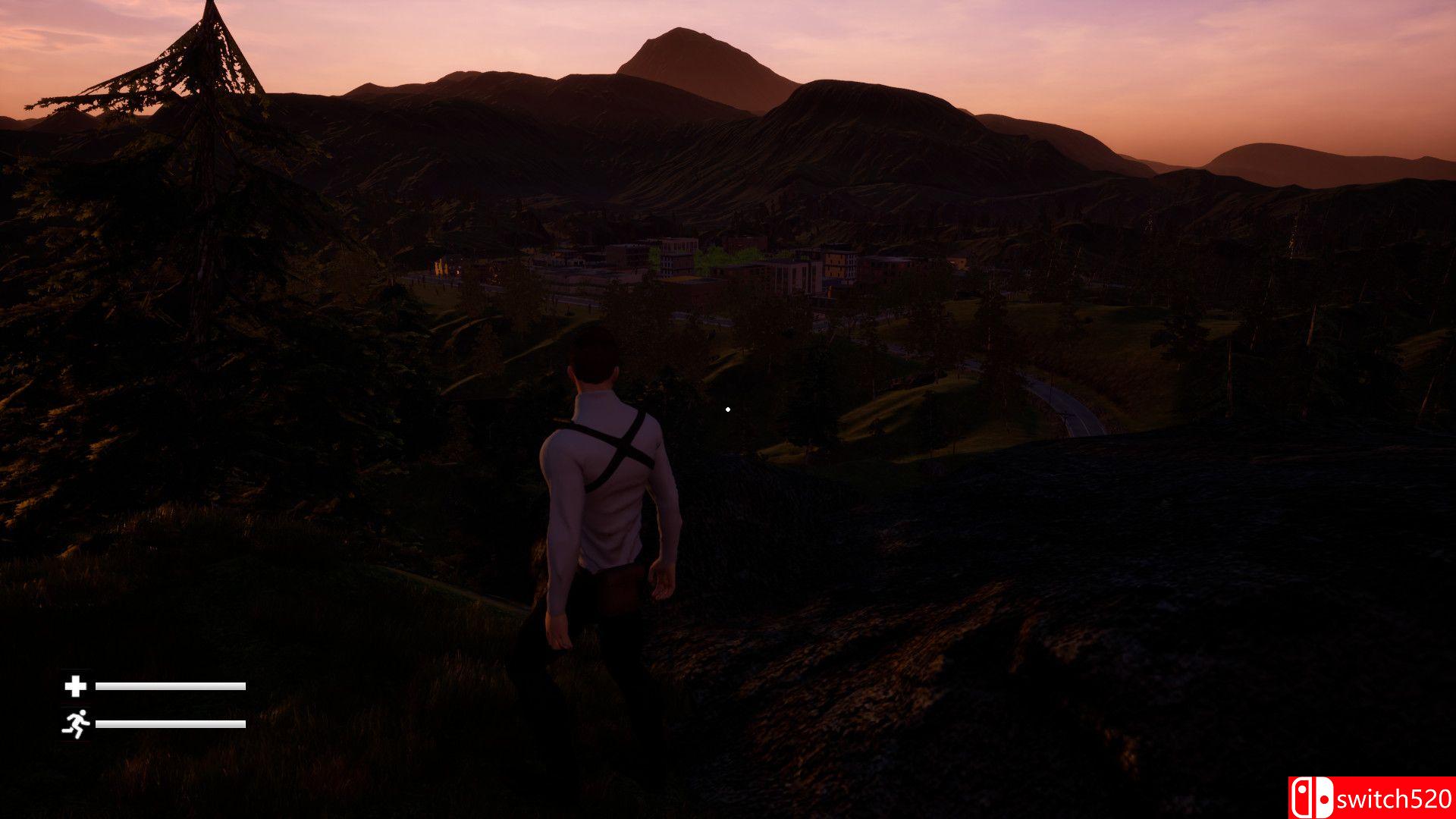Image resolution: width=1456 pixels, height=819 pixels.
Task: Select the running man stamina icon
Action: (x=75, y=724)
